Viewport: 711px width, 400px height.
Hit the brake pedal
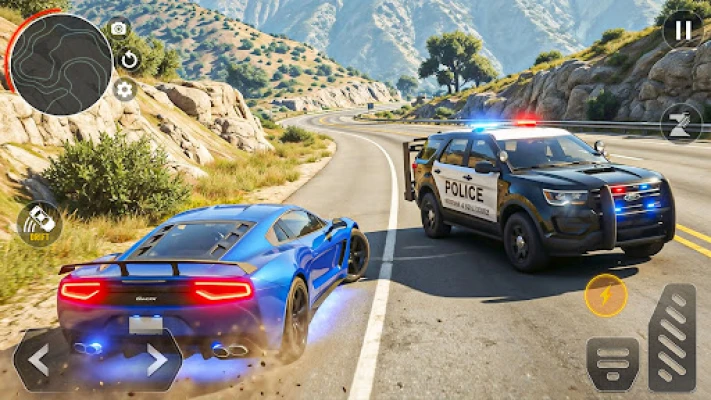click(x=612, y=363)
